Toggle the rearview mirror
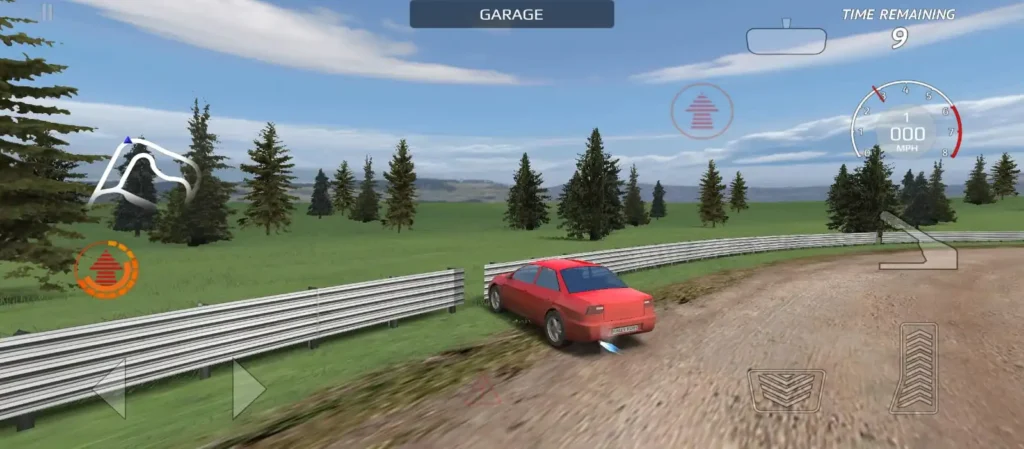 pos(786,41)
